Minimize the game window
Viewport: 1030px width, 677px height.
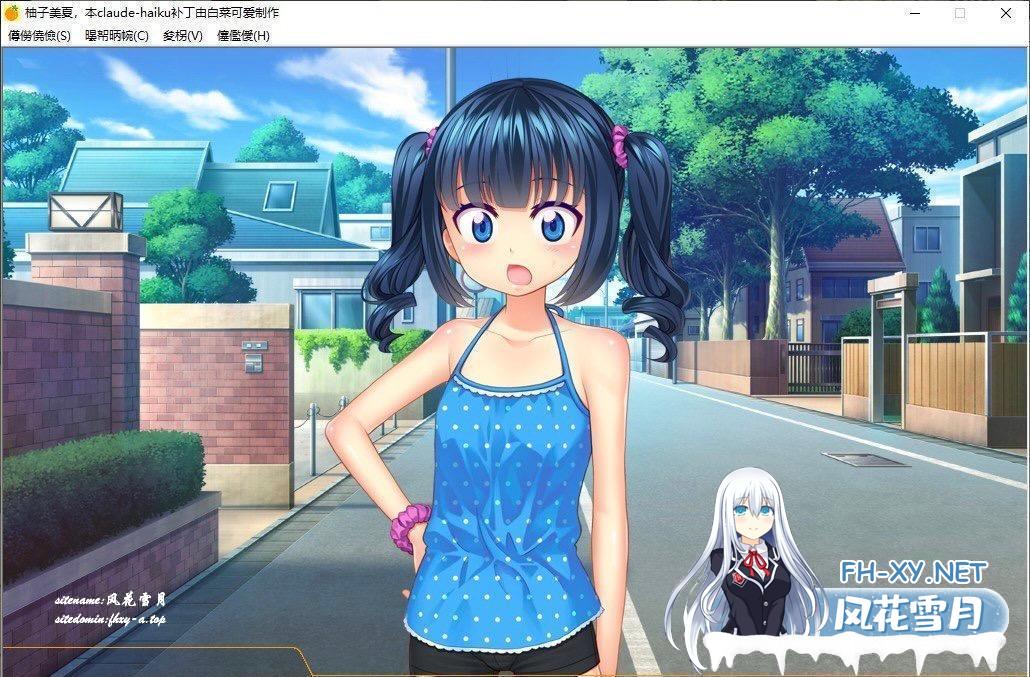pyautogui.click(x=914, y=13)
